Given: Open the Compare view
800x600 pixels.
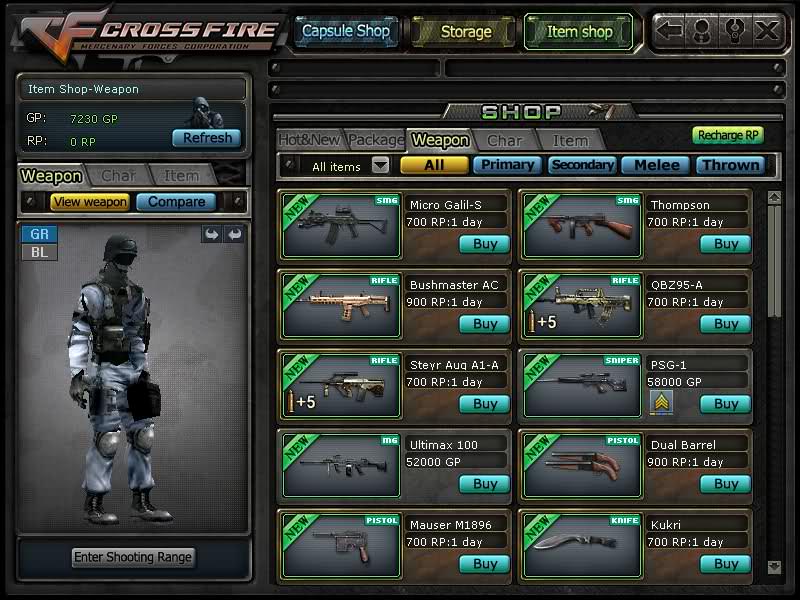Looking at the screenshot, I should point(176,202).
